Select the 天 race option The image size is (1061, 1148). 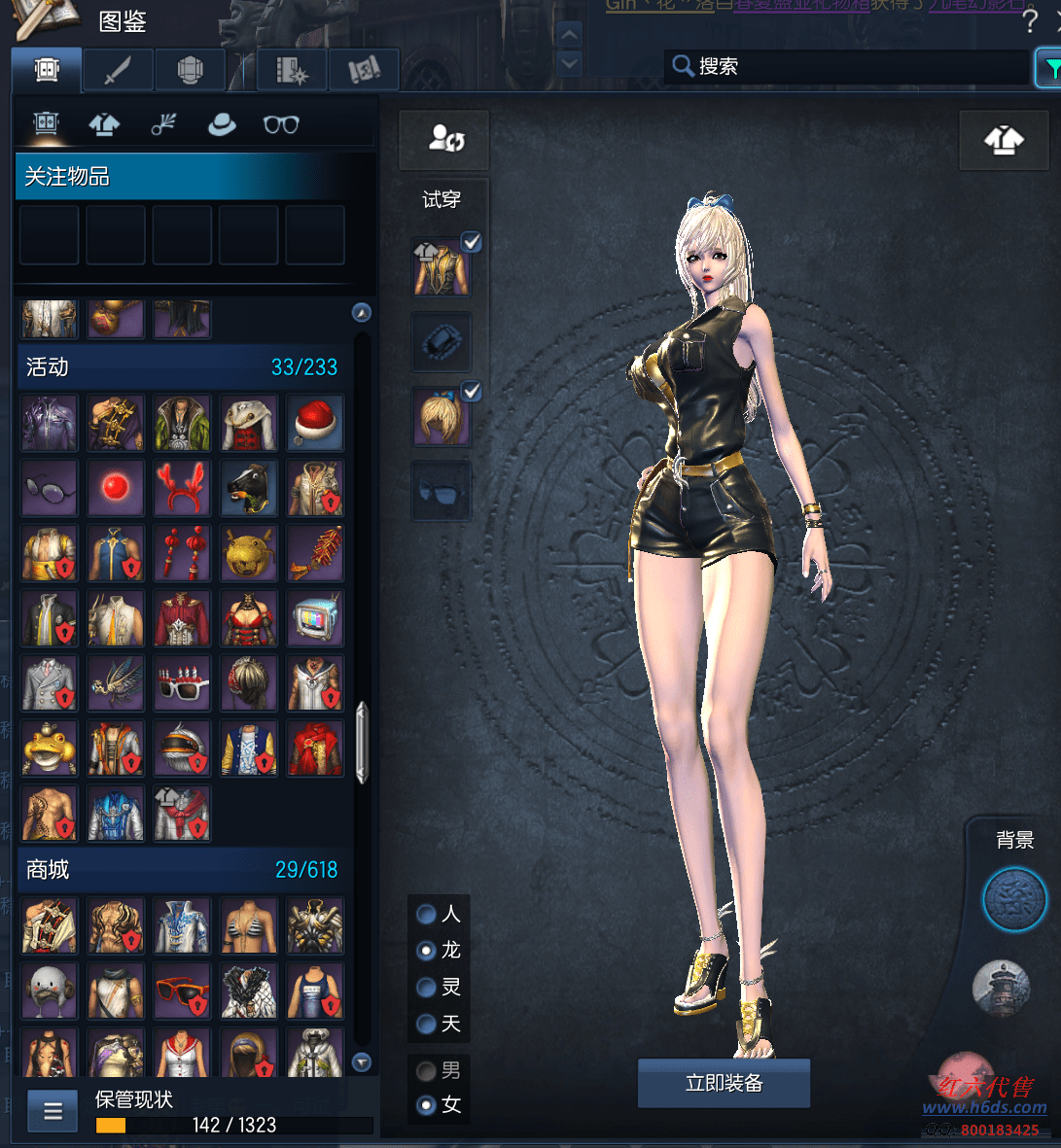click(426, 1024)
